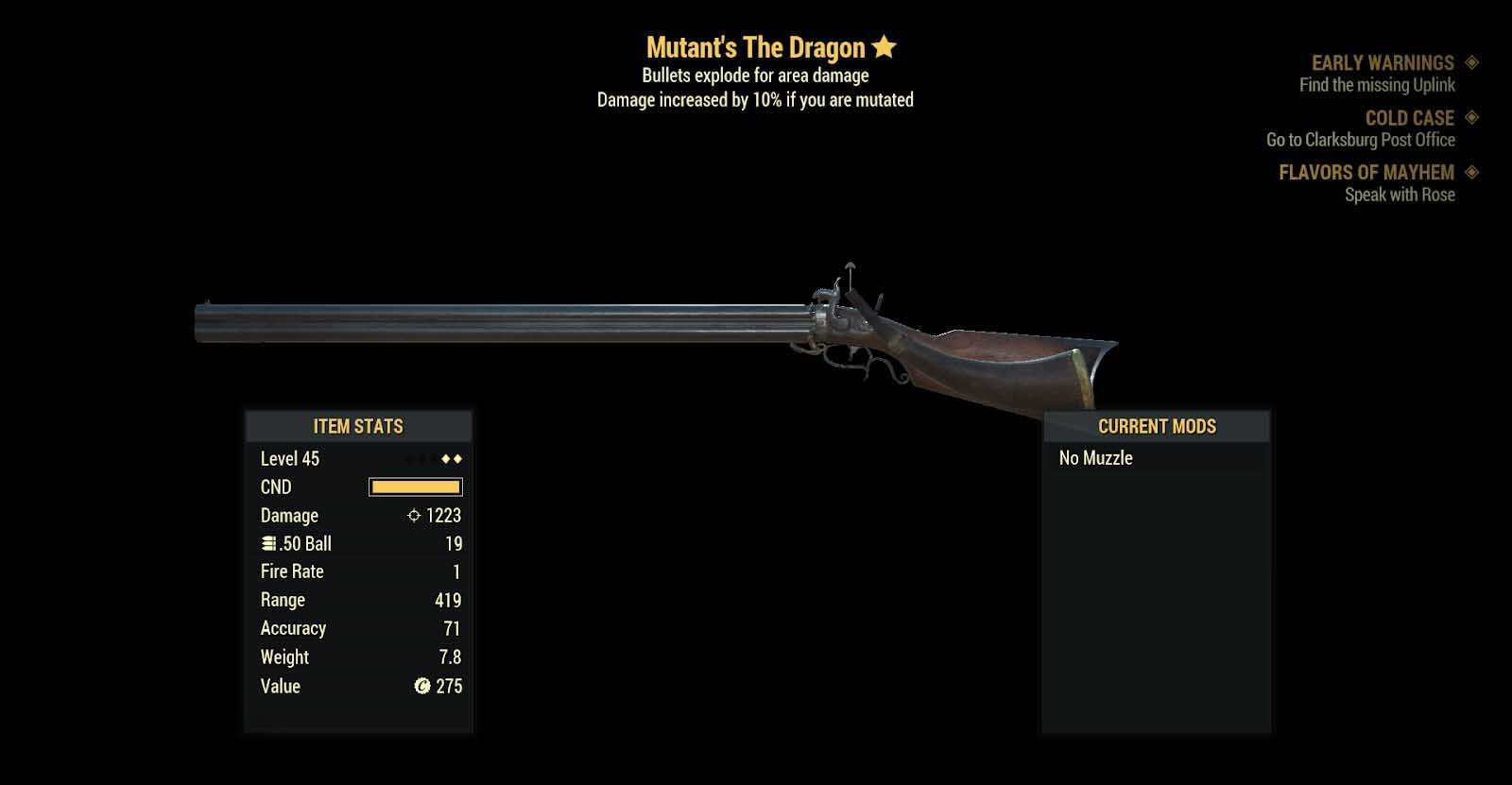Click the diamond icon next to FLAVORS OF MAYHEM
Screen dimensions: 1512x785
pyautogui.click(x=1473, y=173)
